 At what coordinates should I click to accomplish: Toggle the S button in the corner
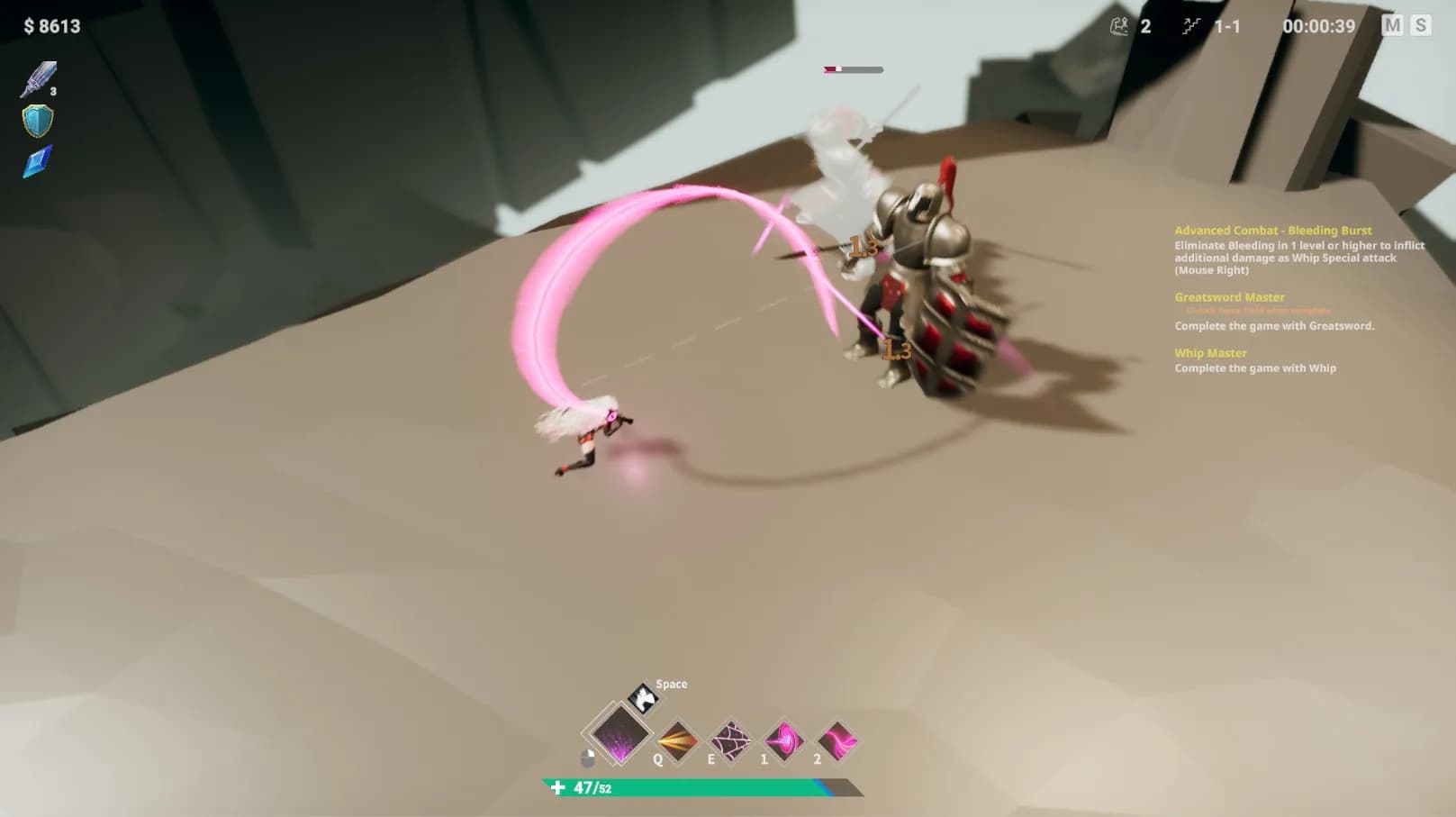pyautogui.click(x=1421, y=25)
